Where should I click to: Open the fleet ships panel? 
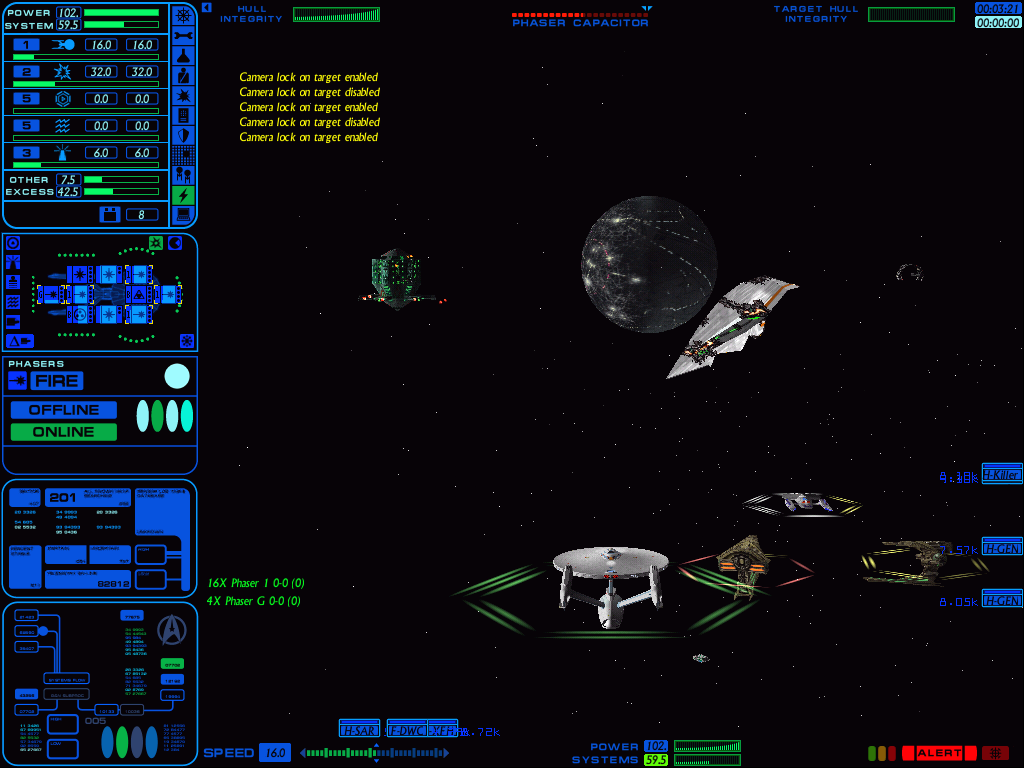point(183,175)
